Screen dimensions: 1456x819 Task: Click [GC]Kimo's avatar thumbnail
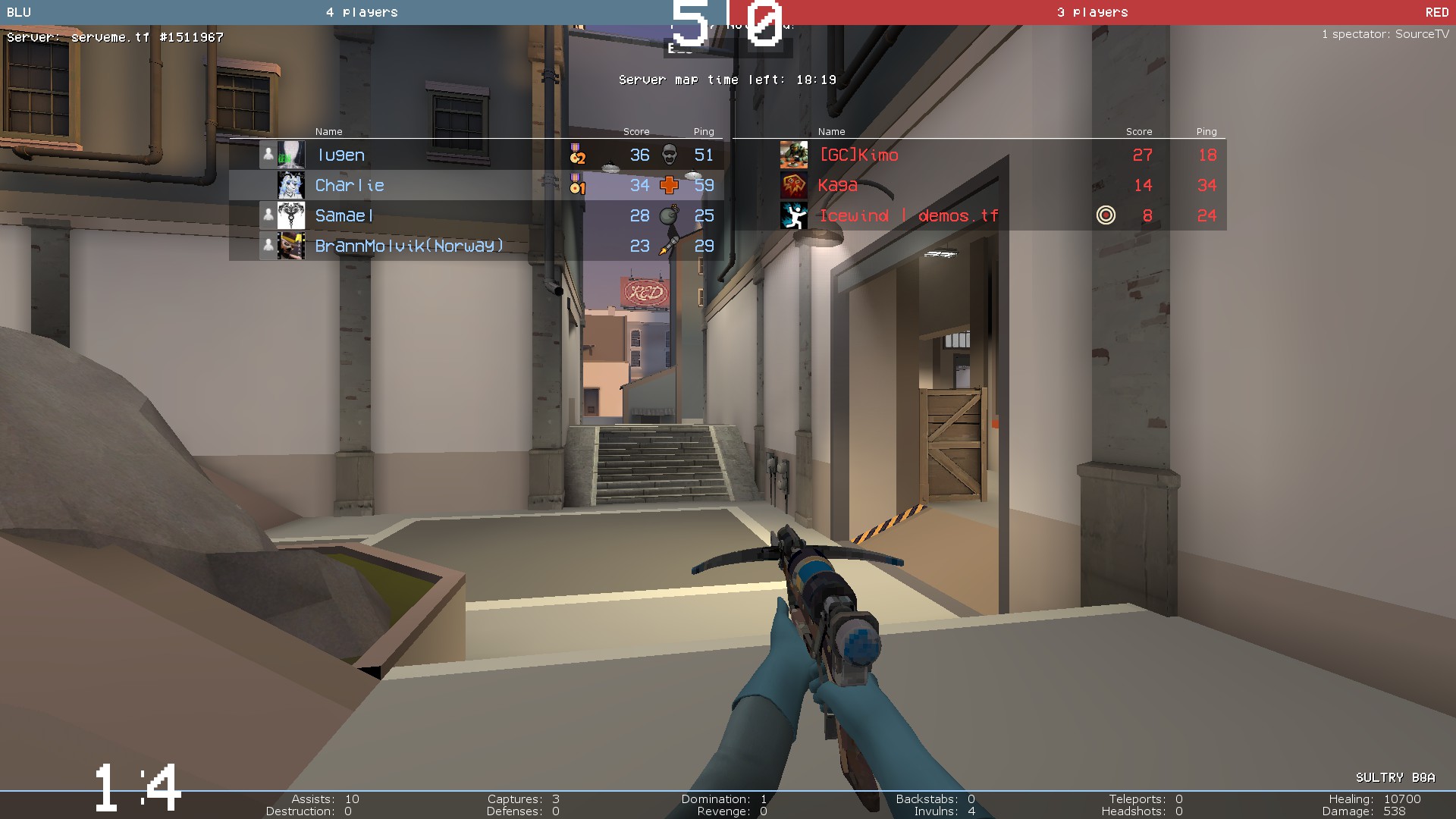(x=794, y=155)
